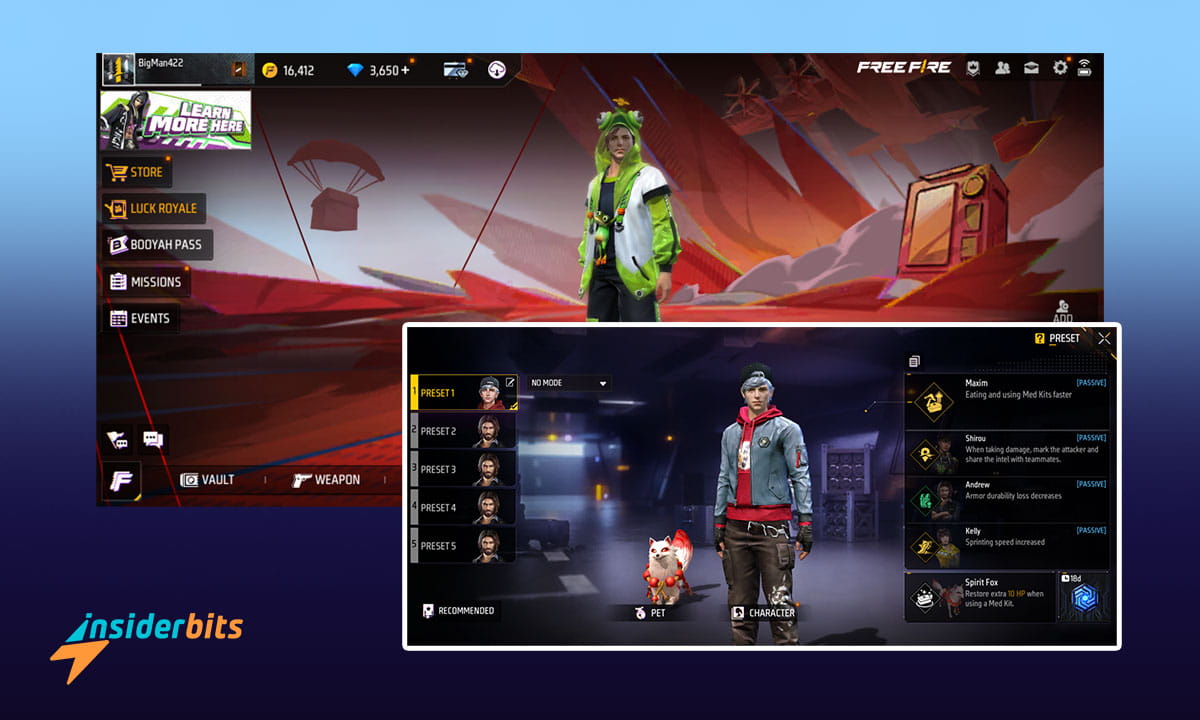Open the settings gear icon
1200x720 pixels.
point(1060,68)
